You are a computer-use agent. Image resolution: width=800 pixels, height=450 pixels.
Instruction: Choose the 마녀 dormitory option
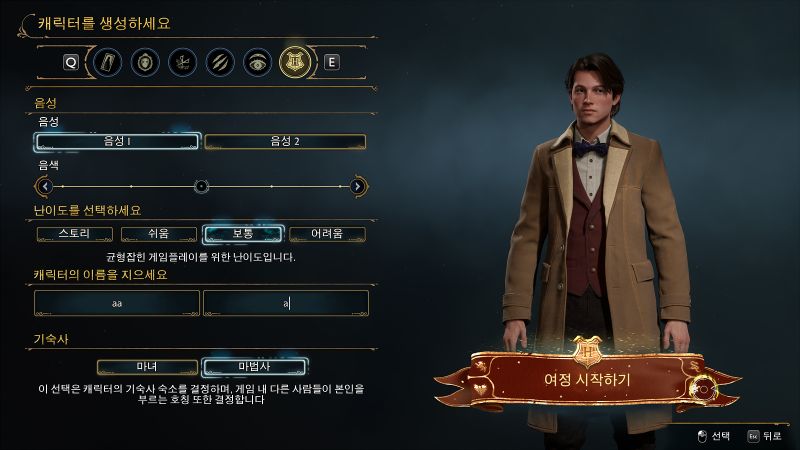[x=147, y=366]
